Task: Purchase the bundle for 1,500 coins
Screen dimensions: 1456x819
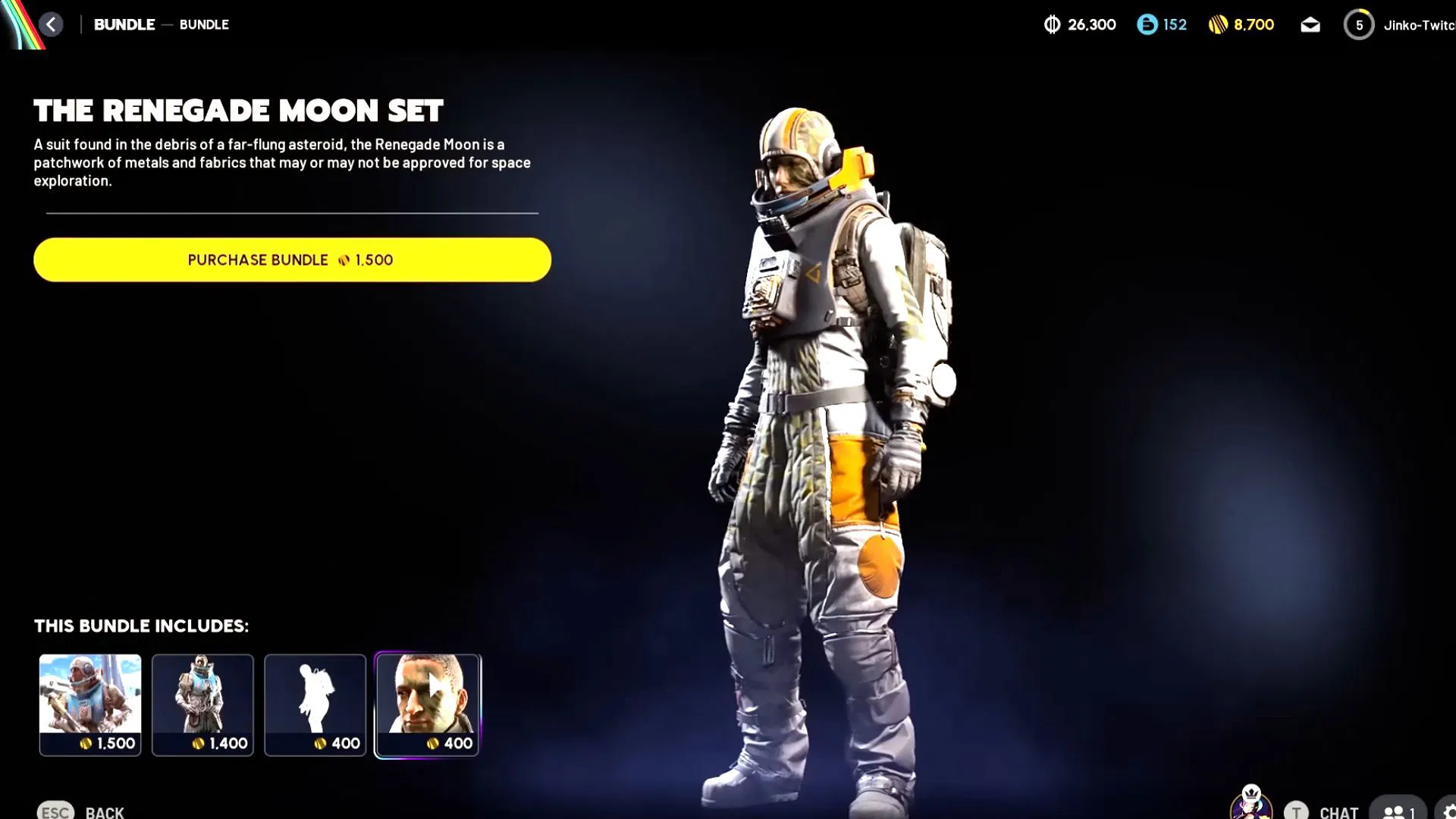Action: pyautogui.click(x=291, y=259)
